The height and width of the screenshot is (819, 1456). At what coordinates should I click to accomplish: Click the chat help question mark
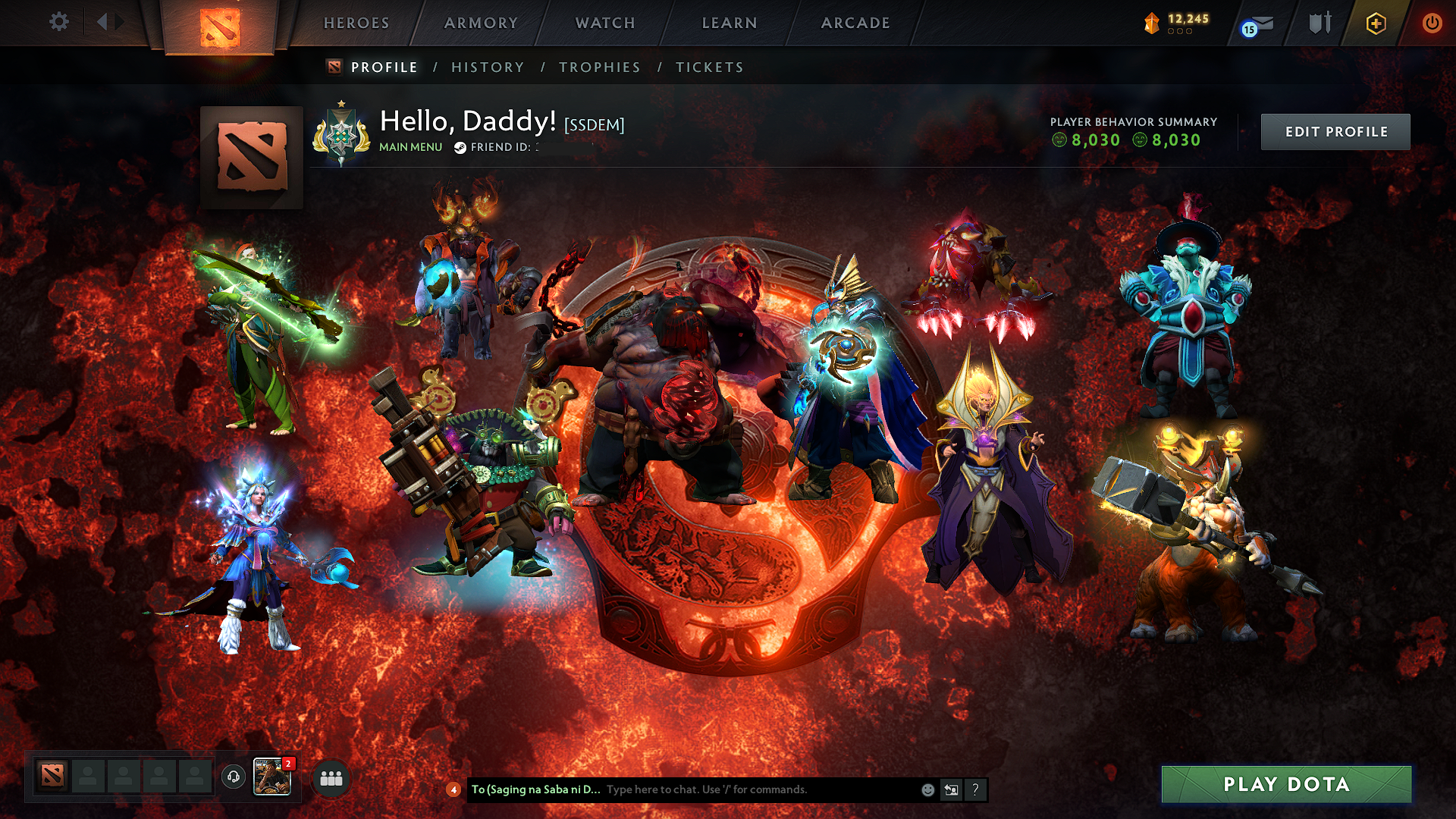(975, 789)
